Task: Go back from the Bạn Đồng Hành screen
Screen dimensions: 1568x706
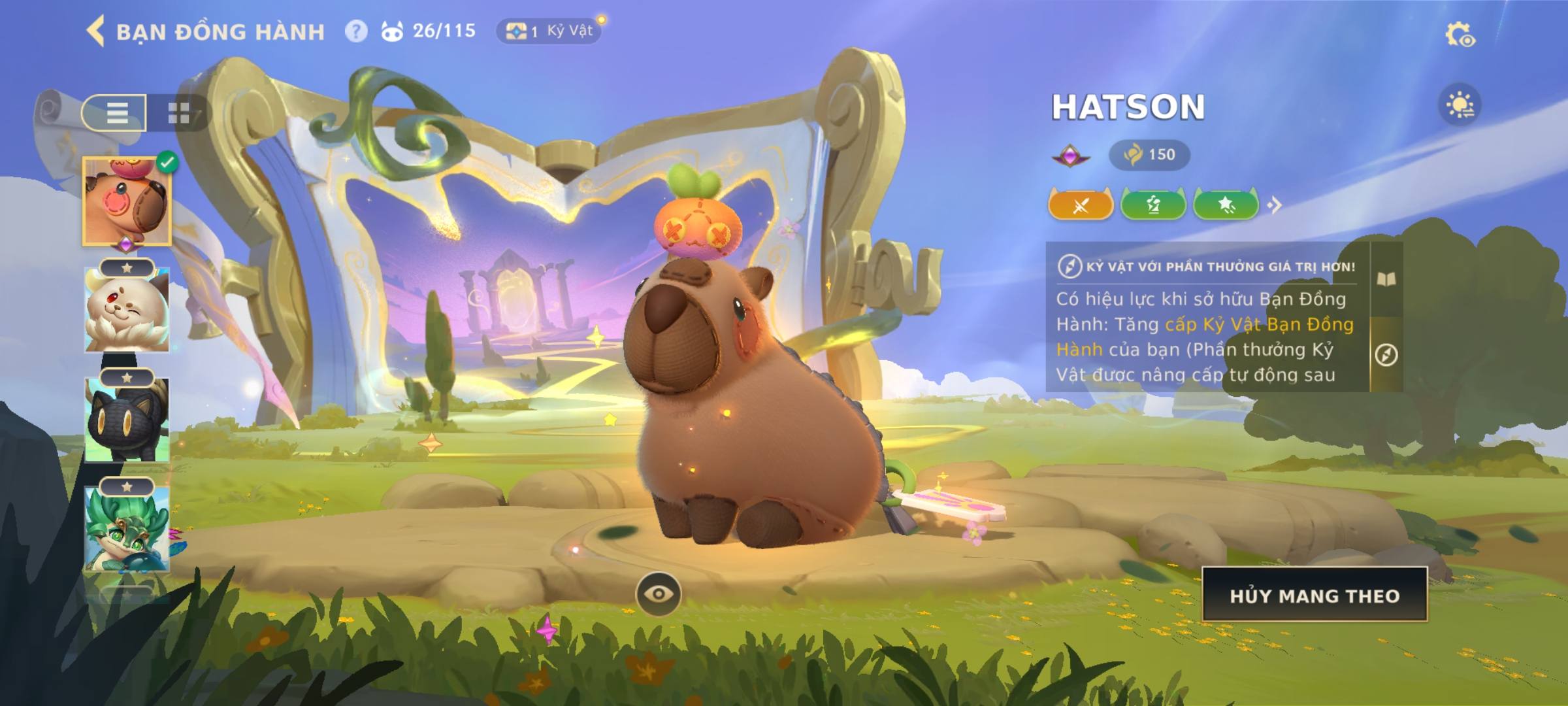Action: coord(96,31)
